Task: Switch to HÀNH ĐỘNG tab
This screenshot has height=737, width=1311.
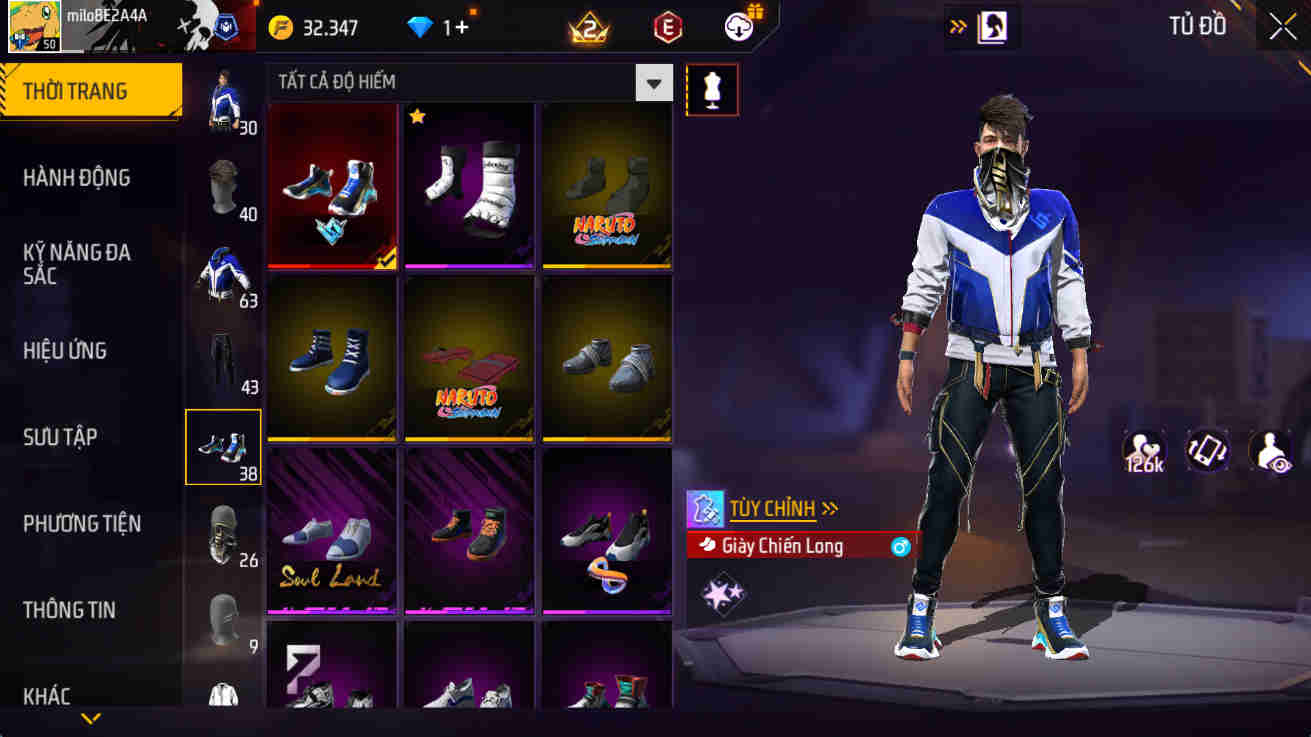Action: [x=75, y=177]
